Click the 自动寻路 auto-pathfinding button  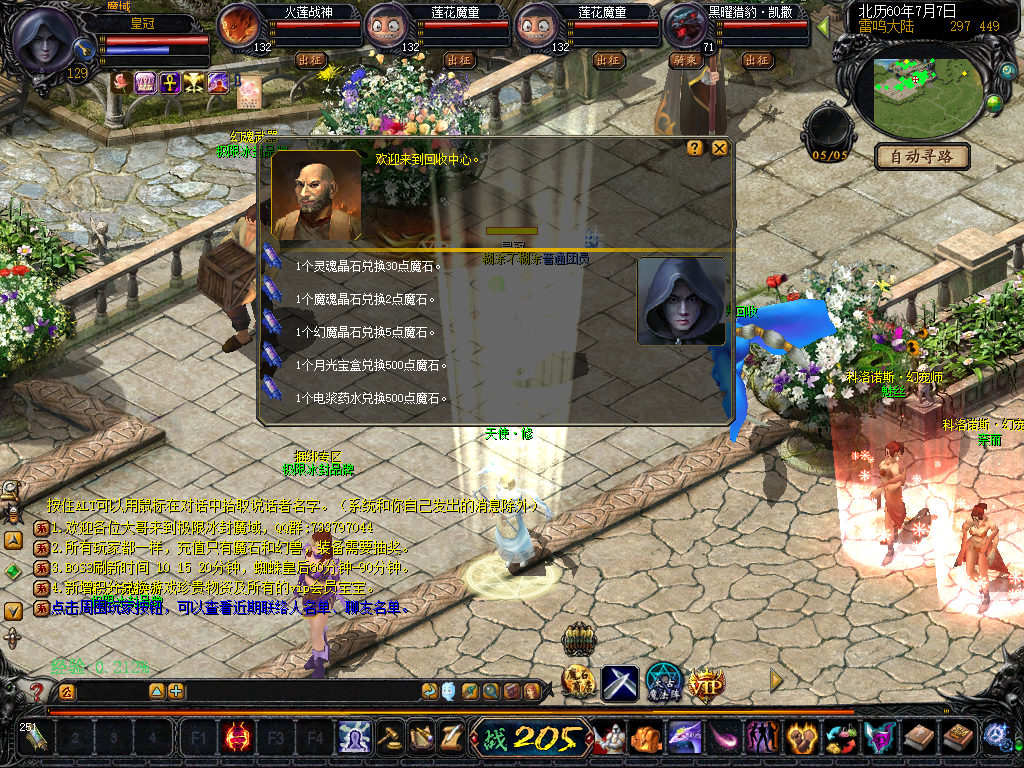click(922, 156)
